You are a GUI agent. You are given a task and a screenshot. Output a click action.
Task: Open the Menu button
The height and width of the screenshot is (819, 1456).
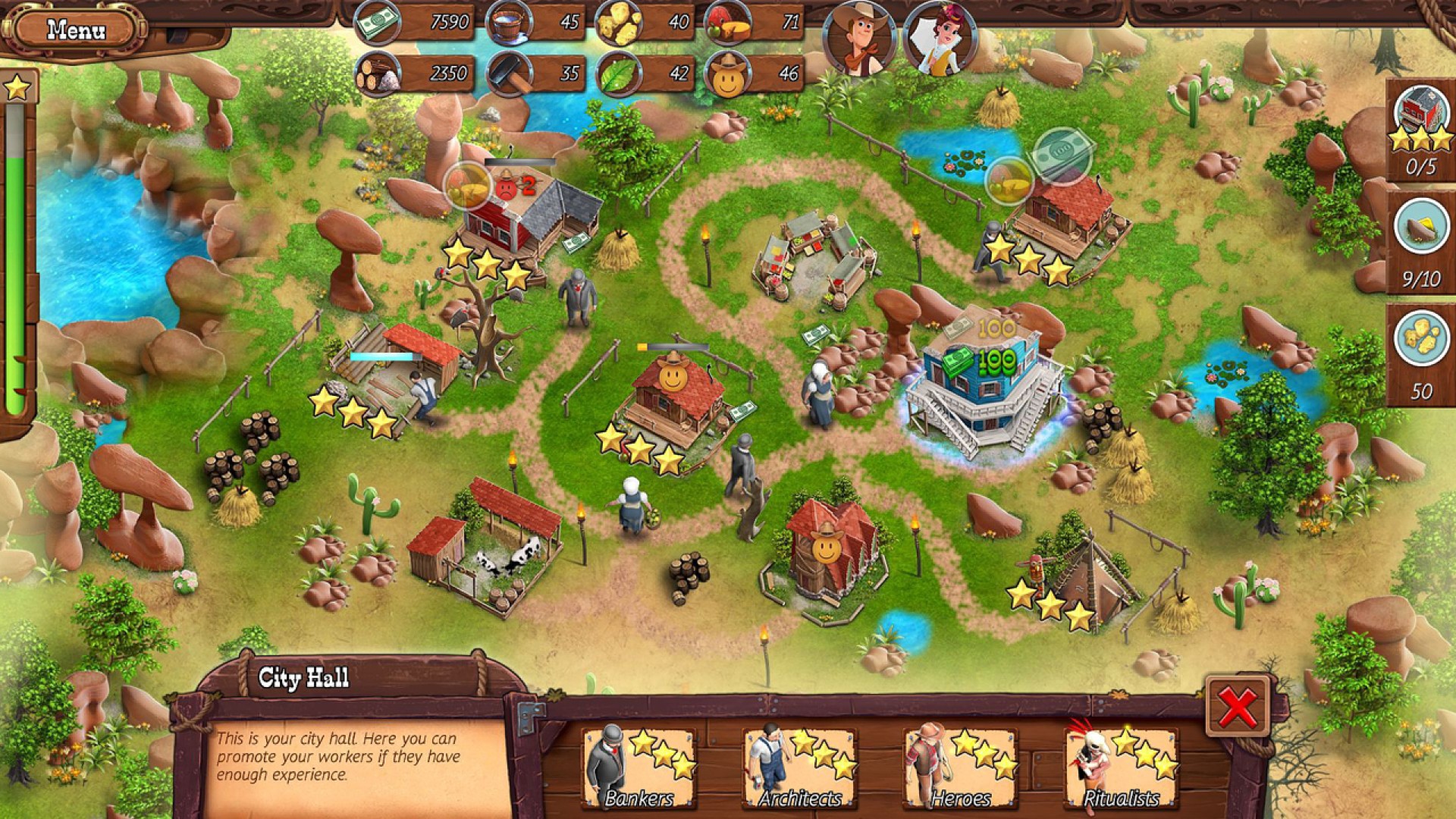pyautogui.click(x=76, y=30)
